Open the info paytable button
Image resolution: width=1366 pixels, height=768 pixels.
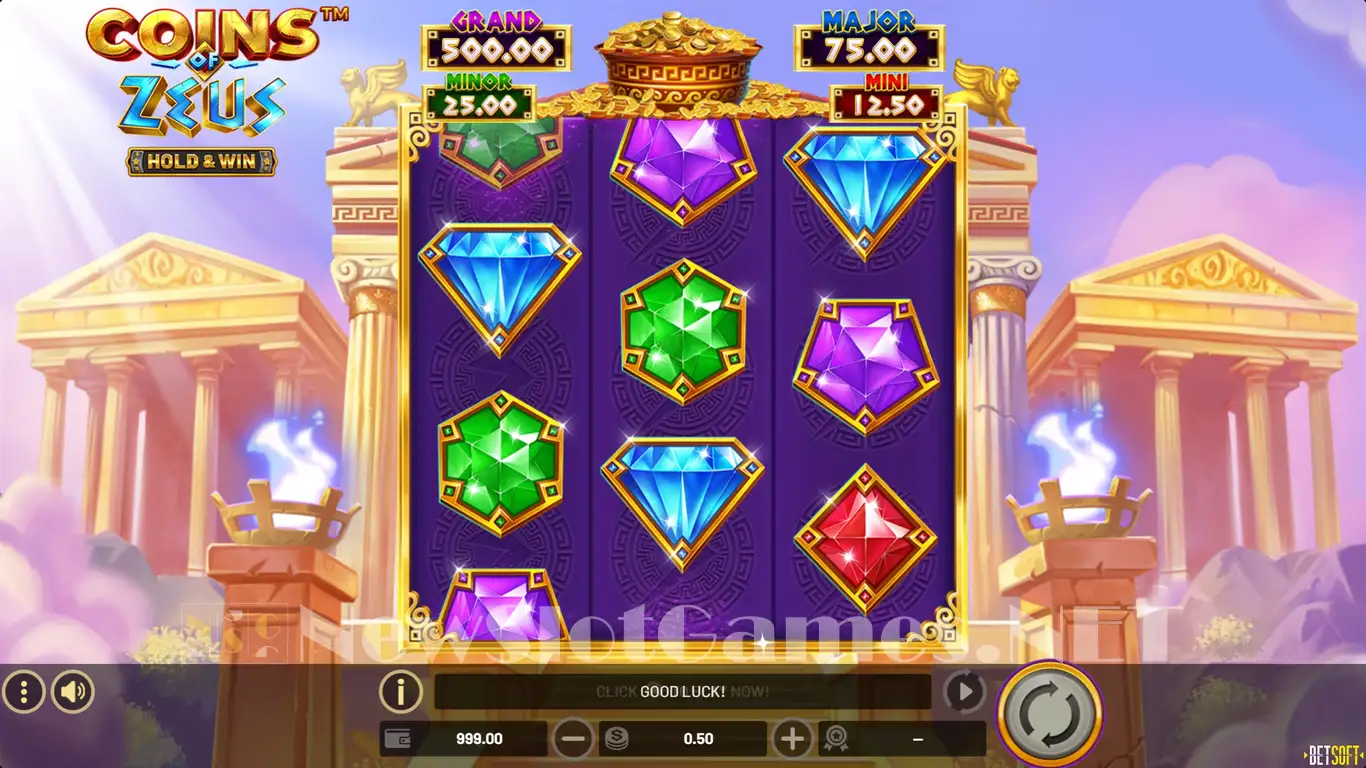tap(400, 691)
